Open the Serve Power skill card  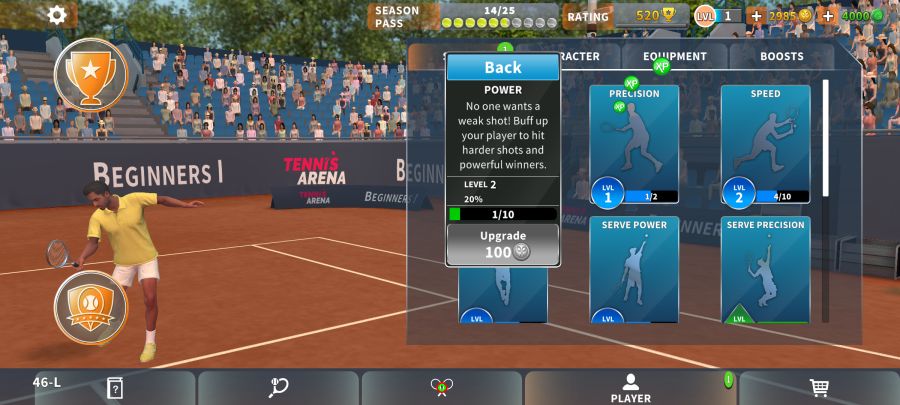[634, 269]
